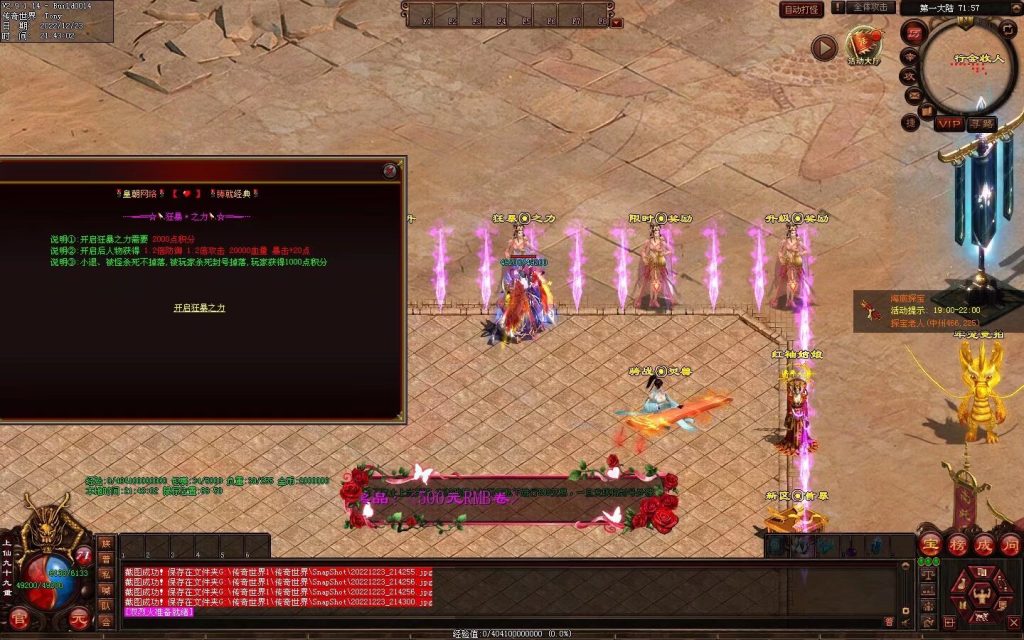Click the 元 round button near orb
The image size is (1024, 640).
[x=80, y=617]
